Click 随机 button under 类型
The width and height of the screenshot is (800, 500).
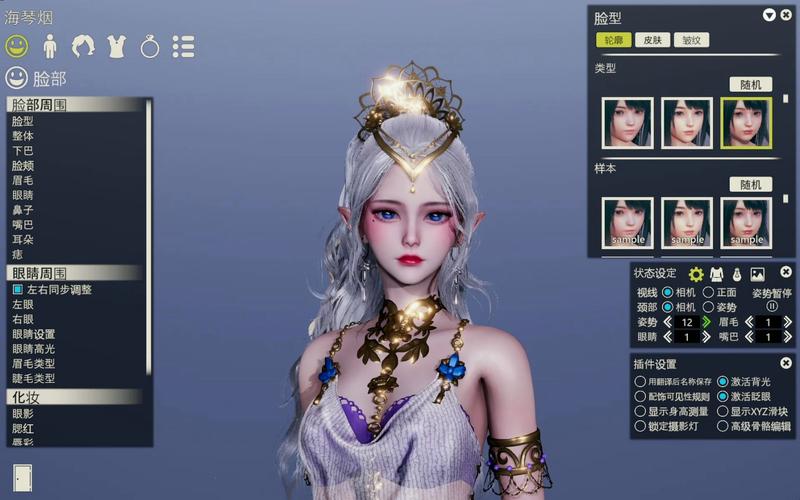(750, 84)
